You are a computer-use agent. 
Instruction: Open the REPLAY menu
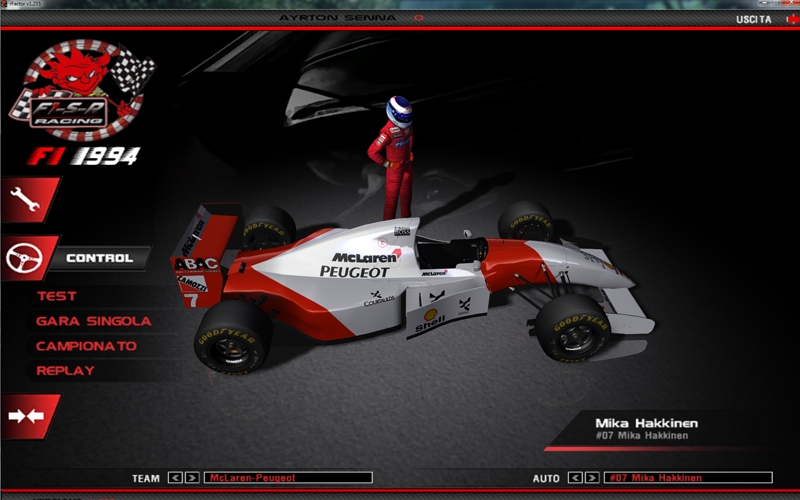(65, 370)
